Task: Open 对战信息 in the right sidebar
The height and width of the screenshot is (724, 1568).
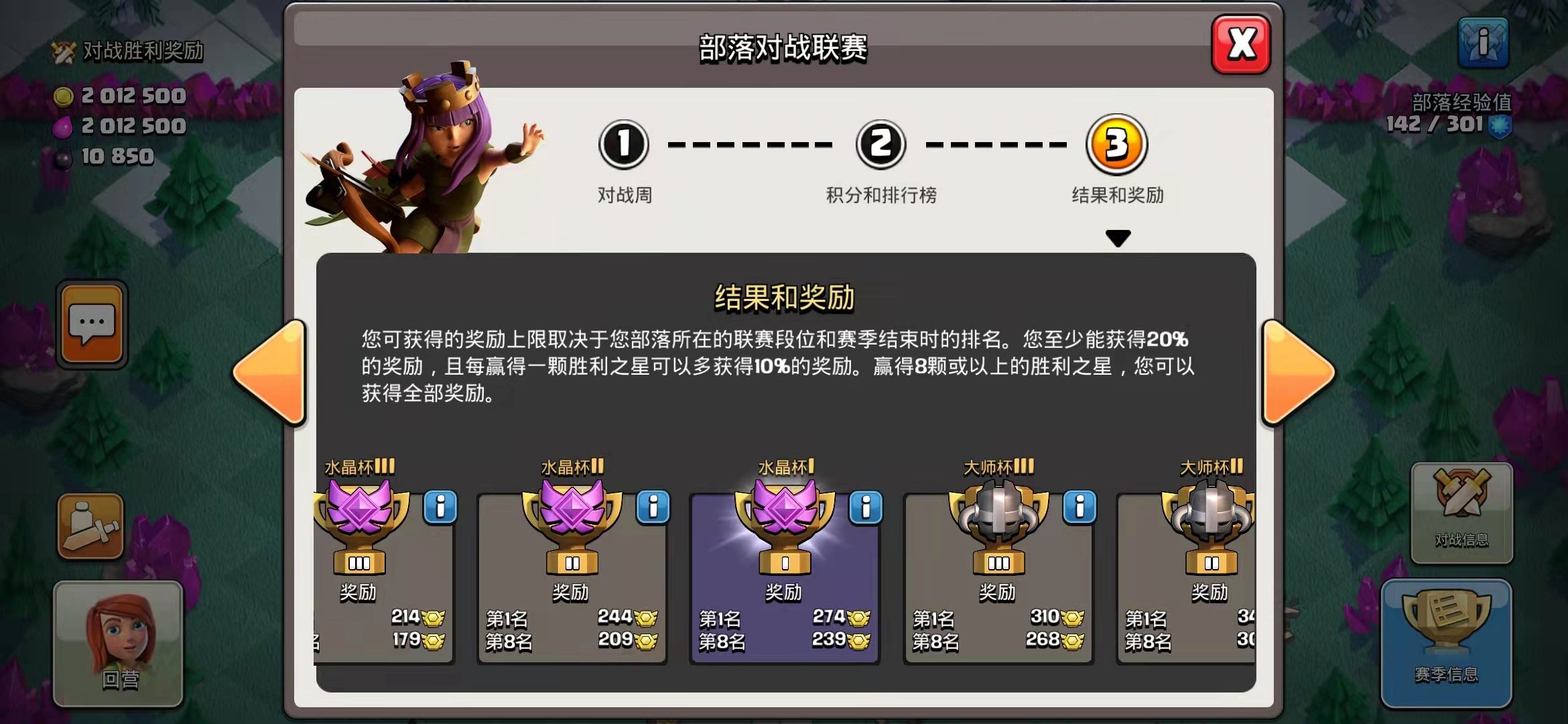Action: point(1463,513)
